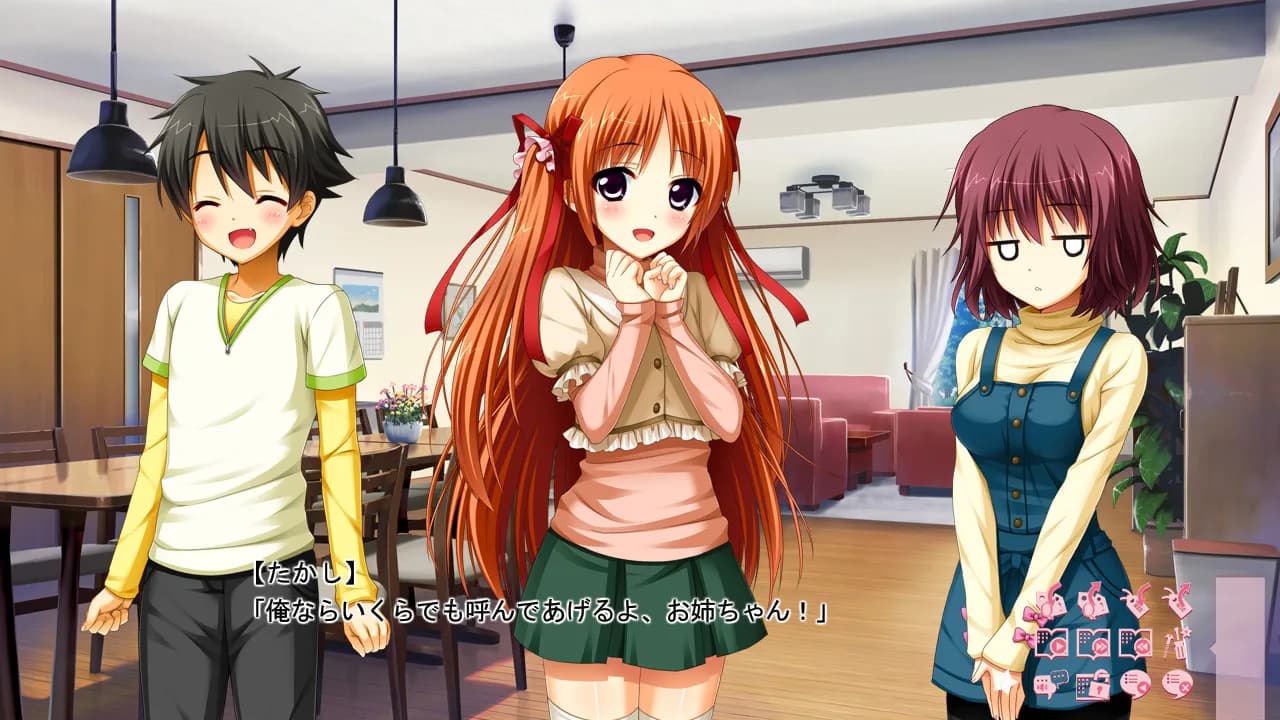This screenshot has width=1280, height=720.
Task: Hide the message window using the lock icon
Action: tap(1093, 685)
